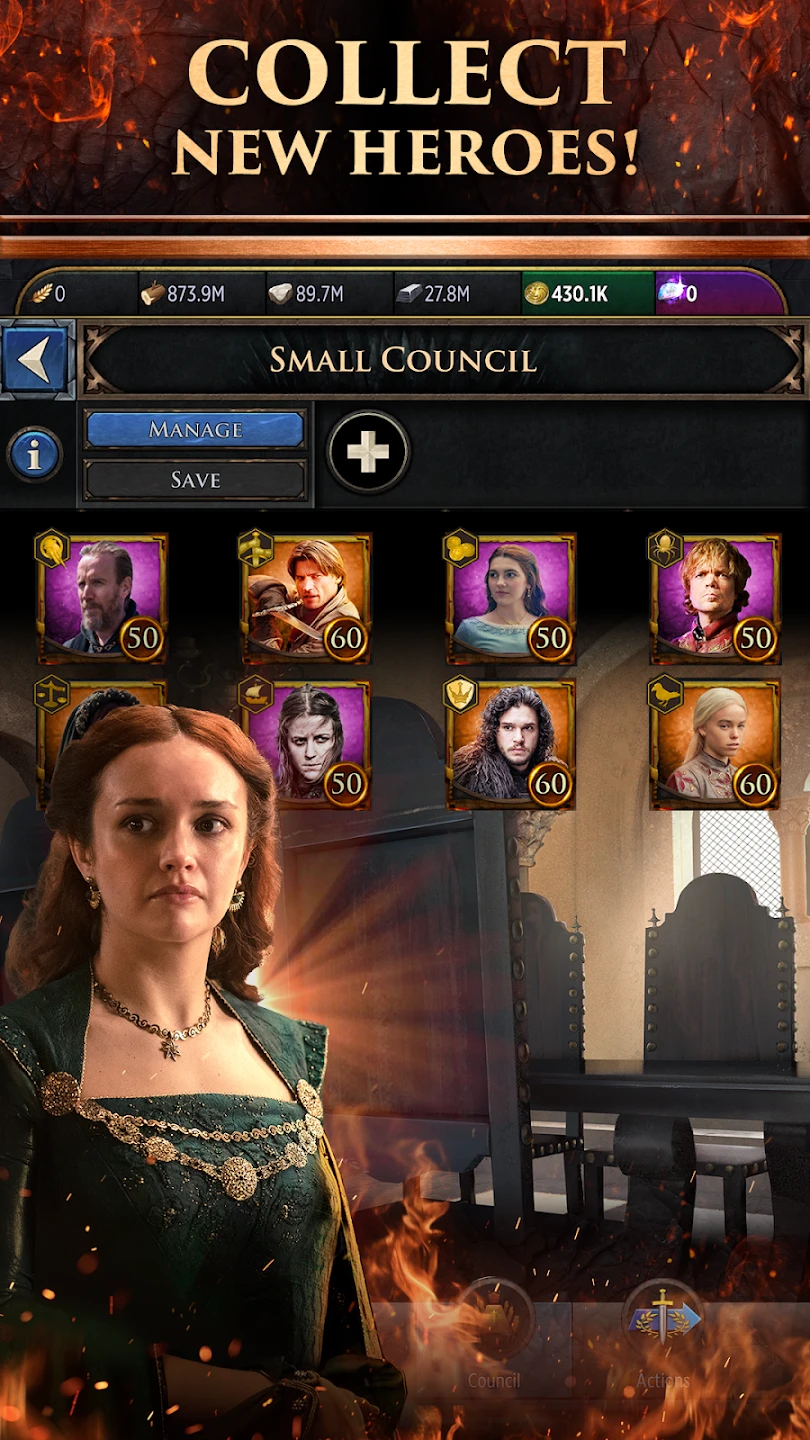Save the current council setup
Viewport: 810px width, 1440px height.
point(195,480)
